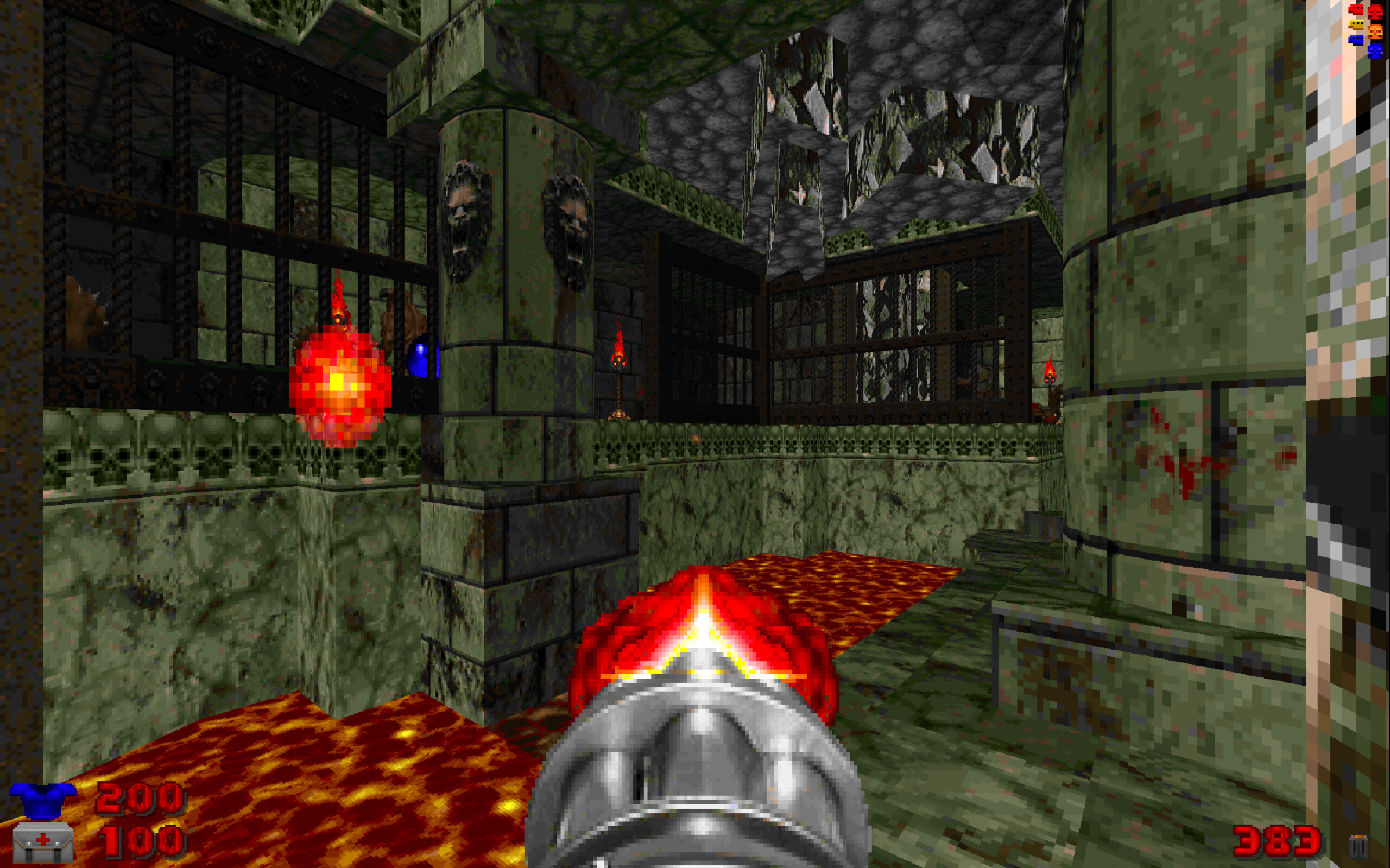The height and width of the screenshot is (868, 1390).
Task: Click the yellow keycard icon in the HUD
Action: coord(1357,24)
